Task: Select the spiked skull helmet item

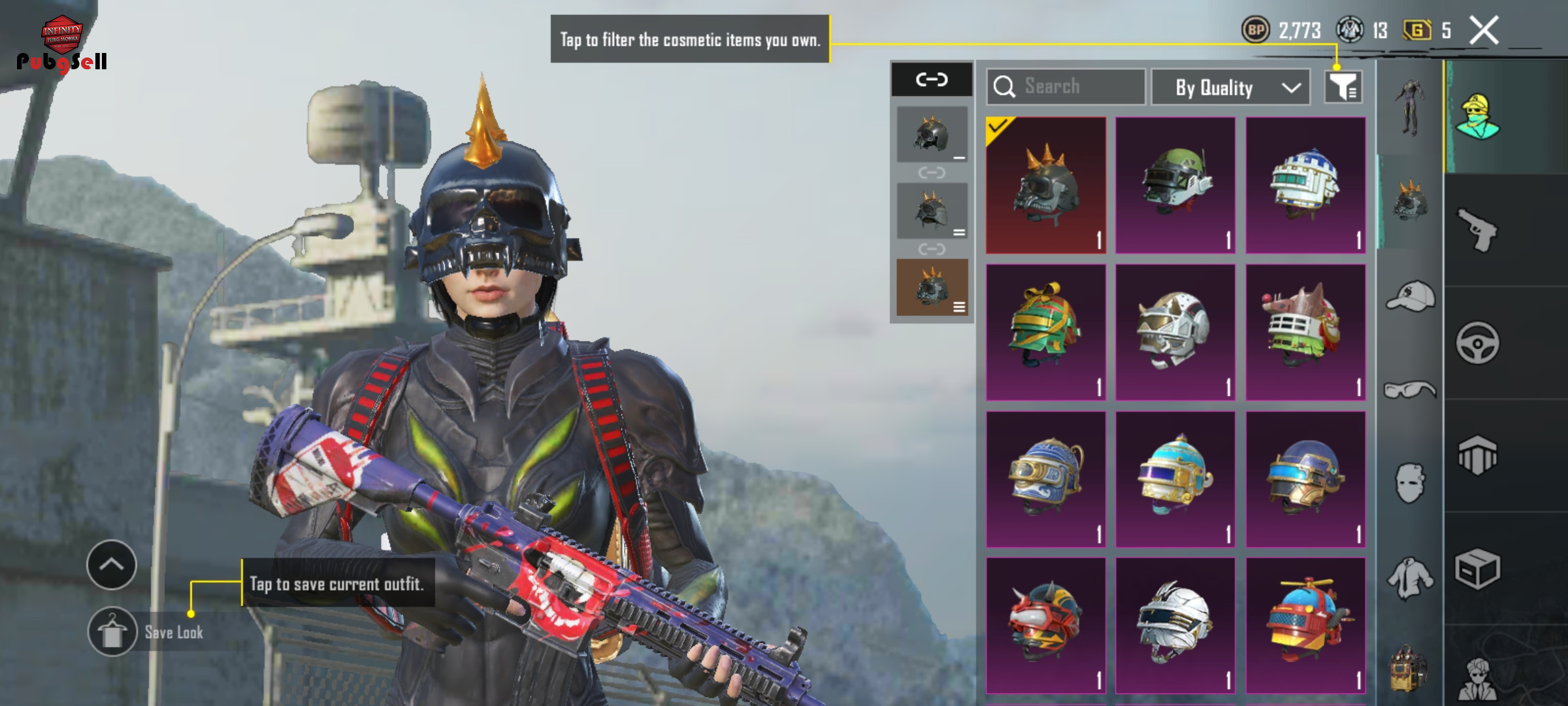Action: tap(1046, 186)
